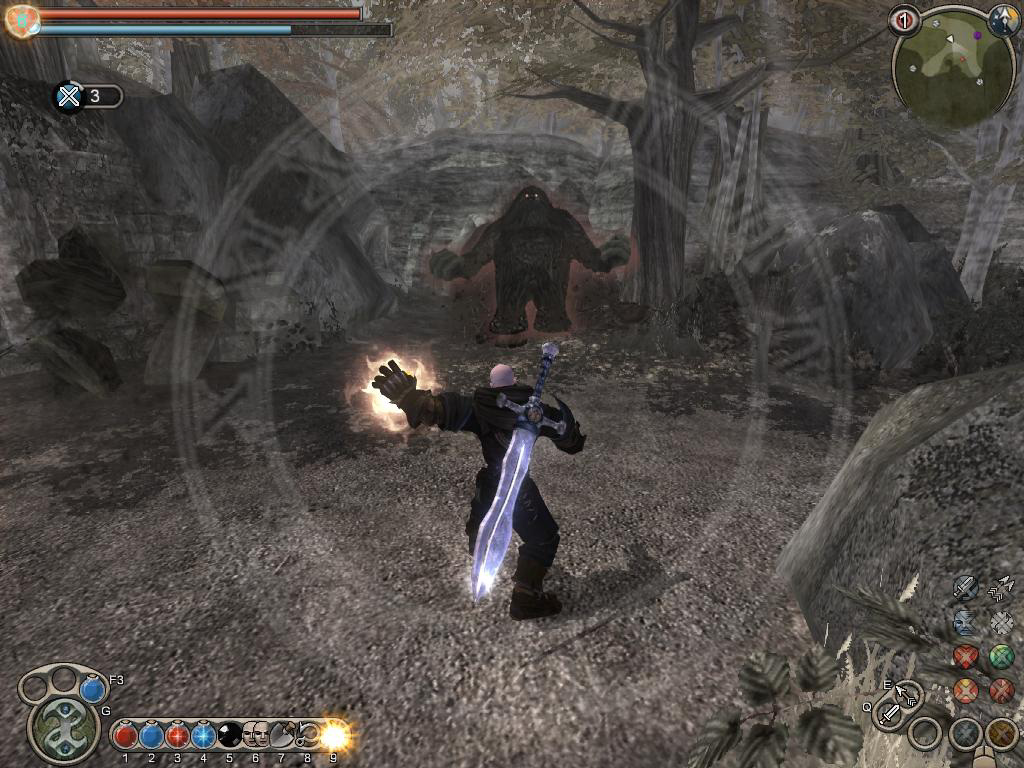Screen dimensions: 1024x768
Task: Select the melee sword weapon slot
Action: (x=888, y=714)
